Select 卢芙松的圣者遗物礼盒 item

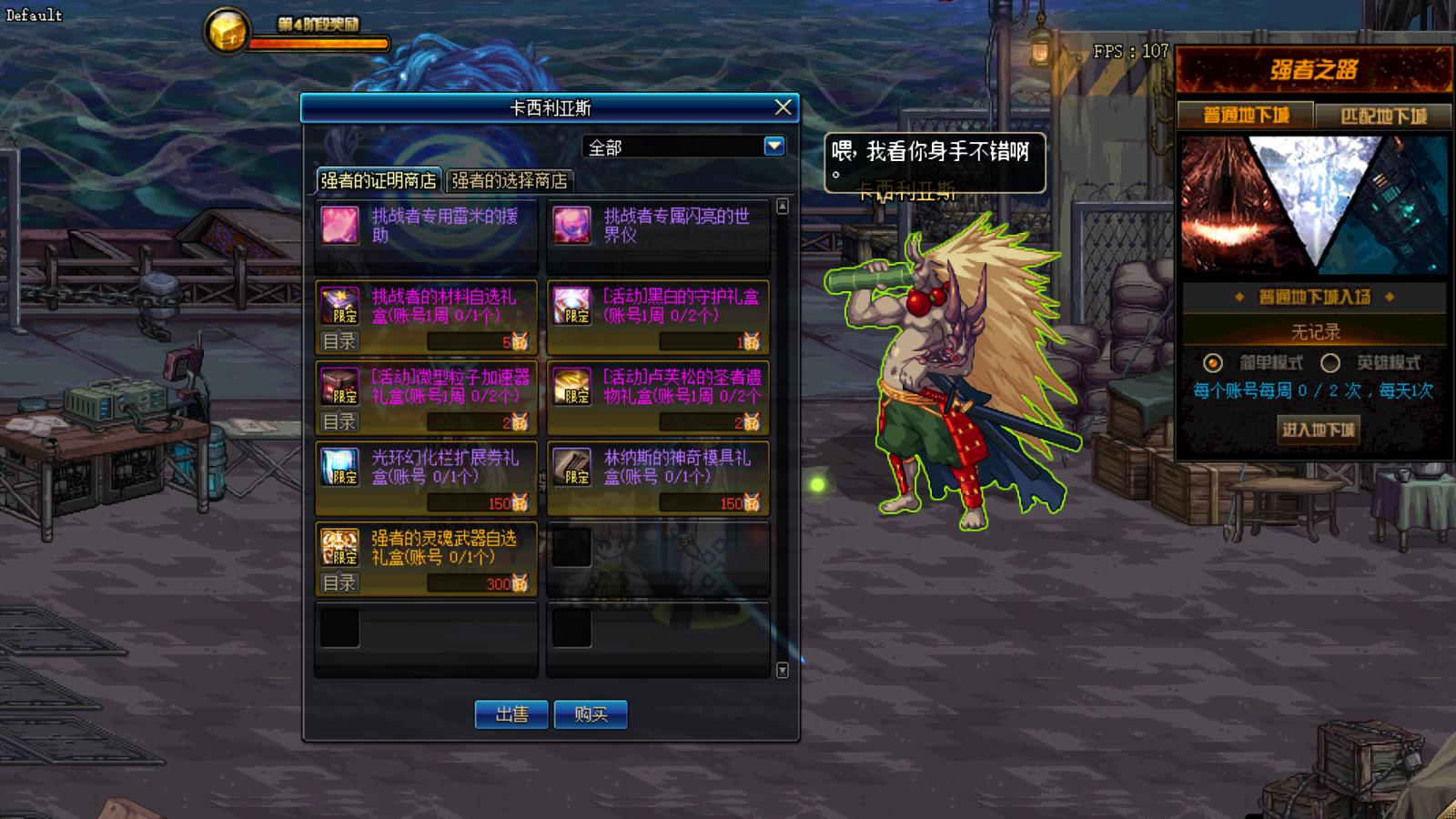click(658, 387)
